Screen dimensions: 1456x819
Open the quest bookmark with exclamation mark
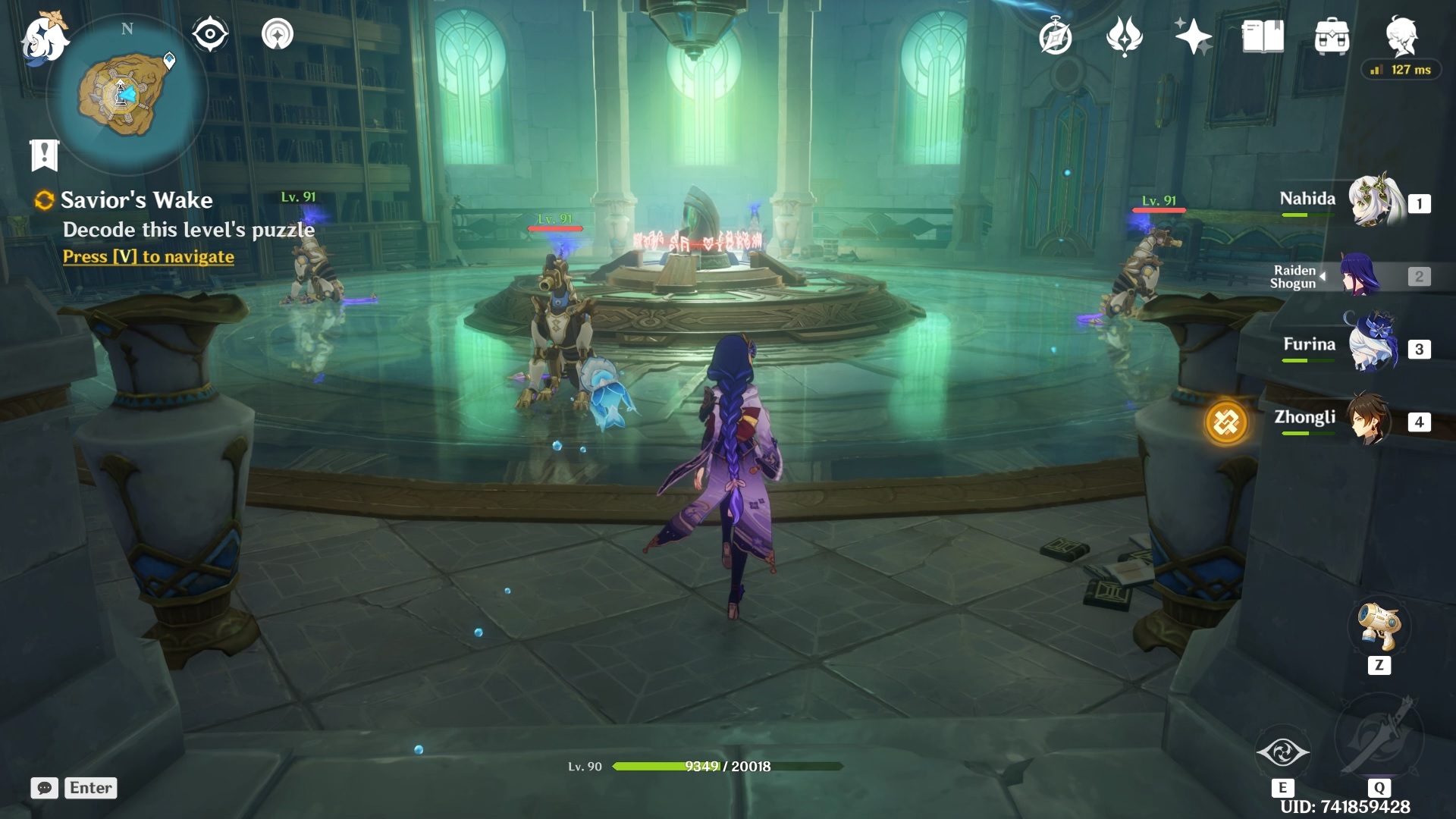[x=44, y=155]
